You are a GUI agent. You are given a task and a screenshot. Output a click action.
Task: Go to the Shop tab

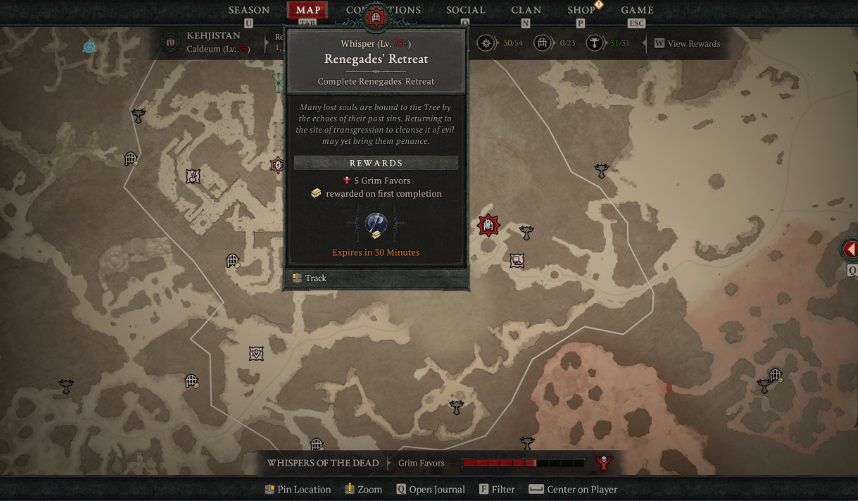581,10
